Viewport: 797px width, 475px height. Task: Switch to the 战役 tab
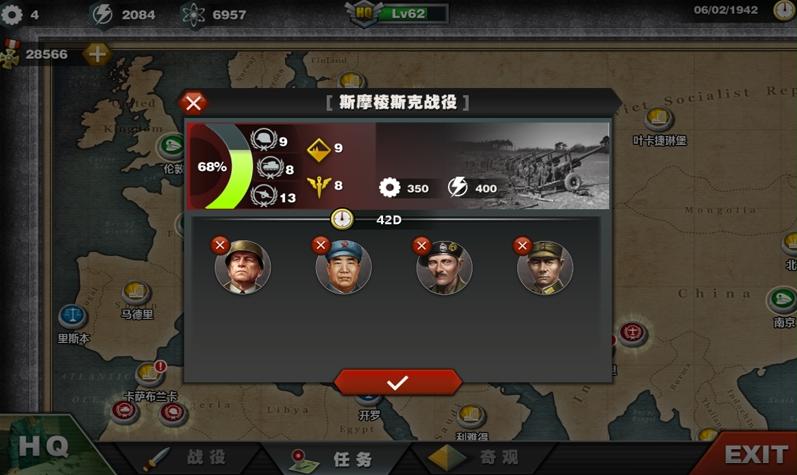pyautogui.click(x=192, y=456)
